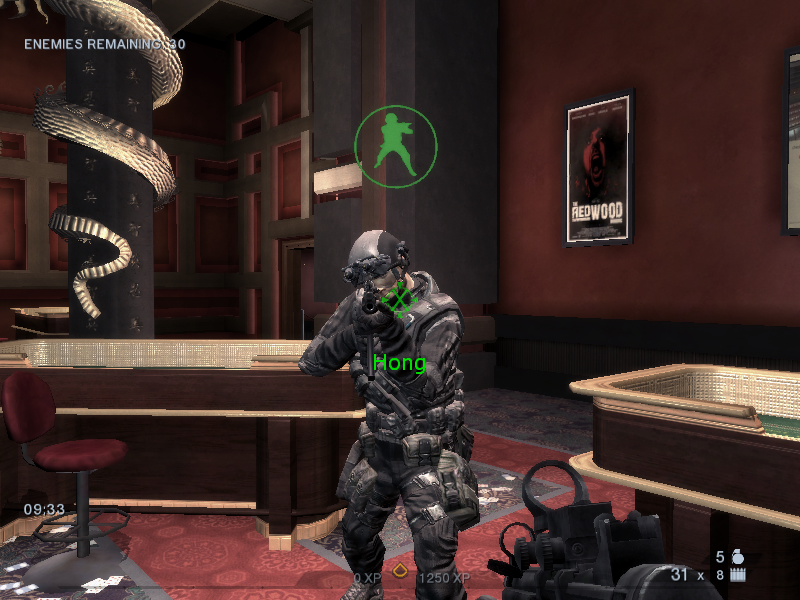This screenshot has width=800, height=600.
Task: Click the green teammate soldier status icon
Action: click(x=396, y=146)
